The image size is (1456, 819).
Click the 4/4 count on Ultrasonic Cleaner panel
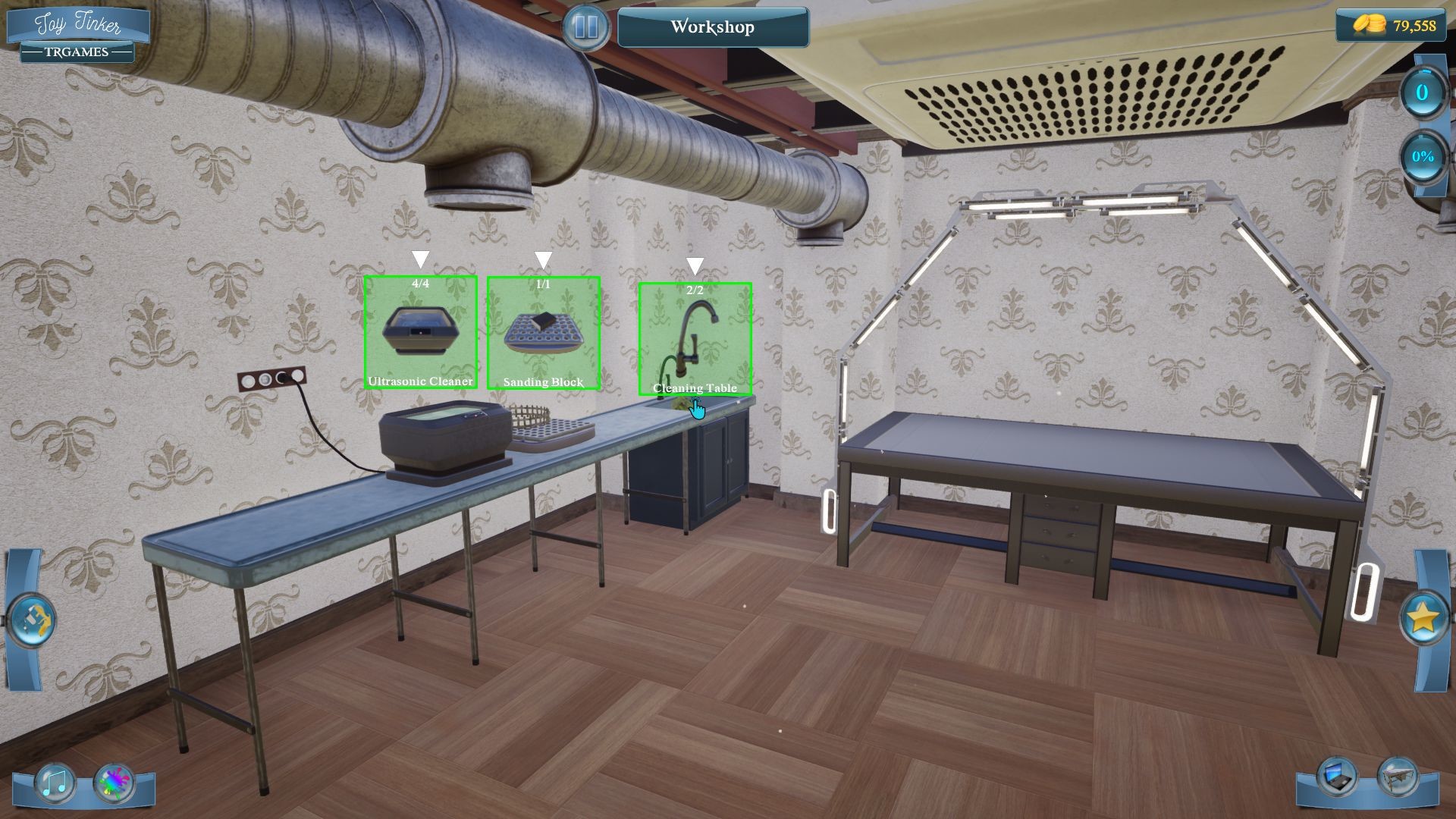(x=420, y=282)
